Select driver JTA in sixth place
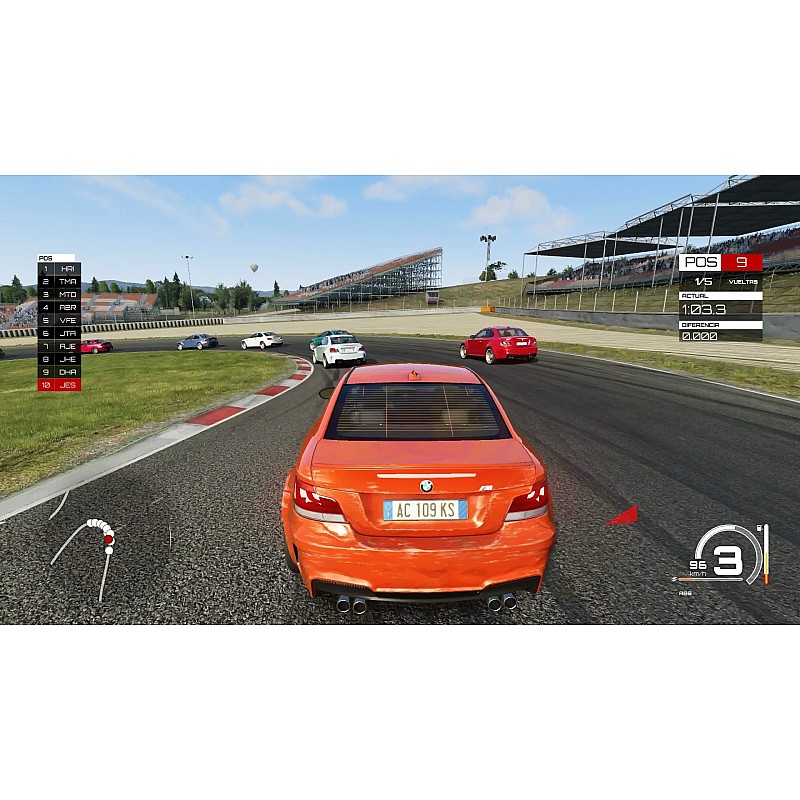800x800 pixels. coord(60,333)
